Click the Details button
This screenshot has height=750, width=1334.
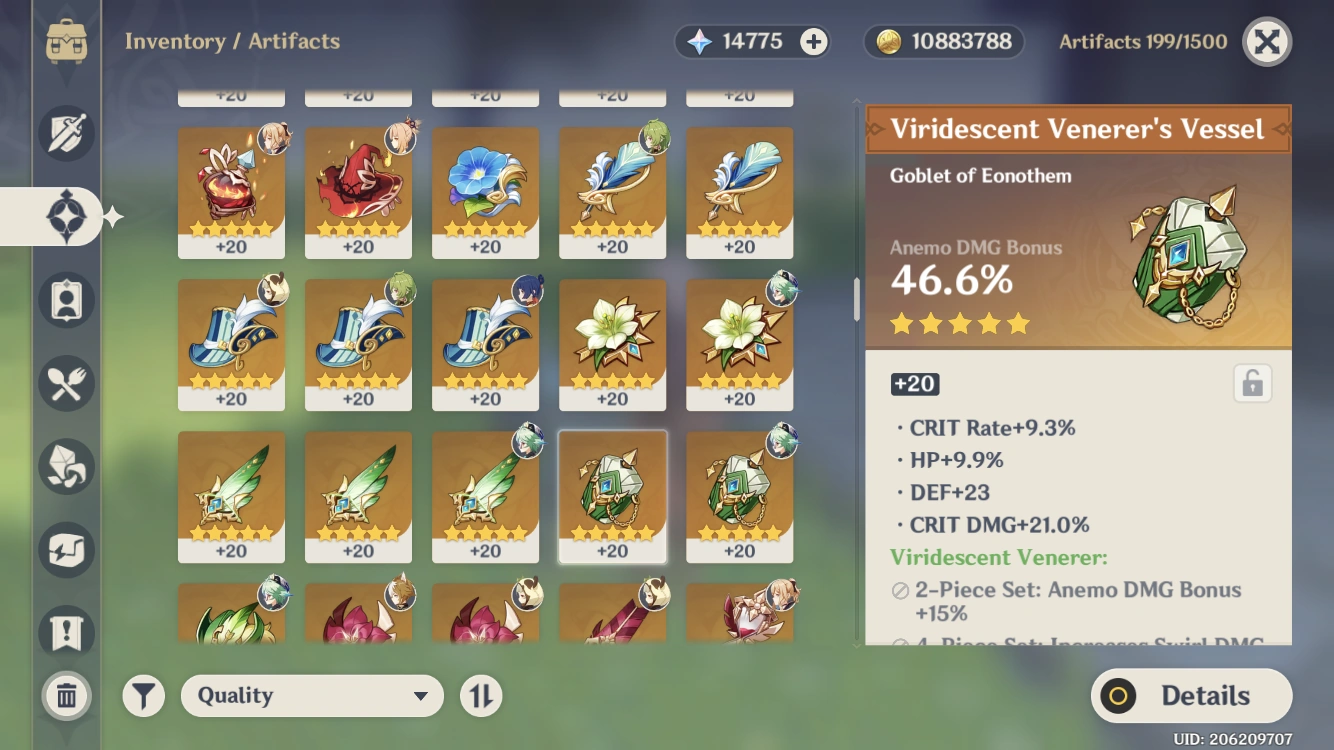tap(1191, 695)
